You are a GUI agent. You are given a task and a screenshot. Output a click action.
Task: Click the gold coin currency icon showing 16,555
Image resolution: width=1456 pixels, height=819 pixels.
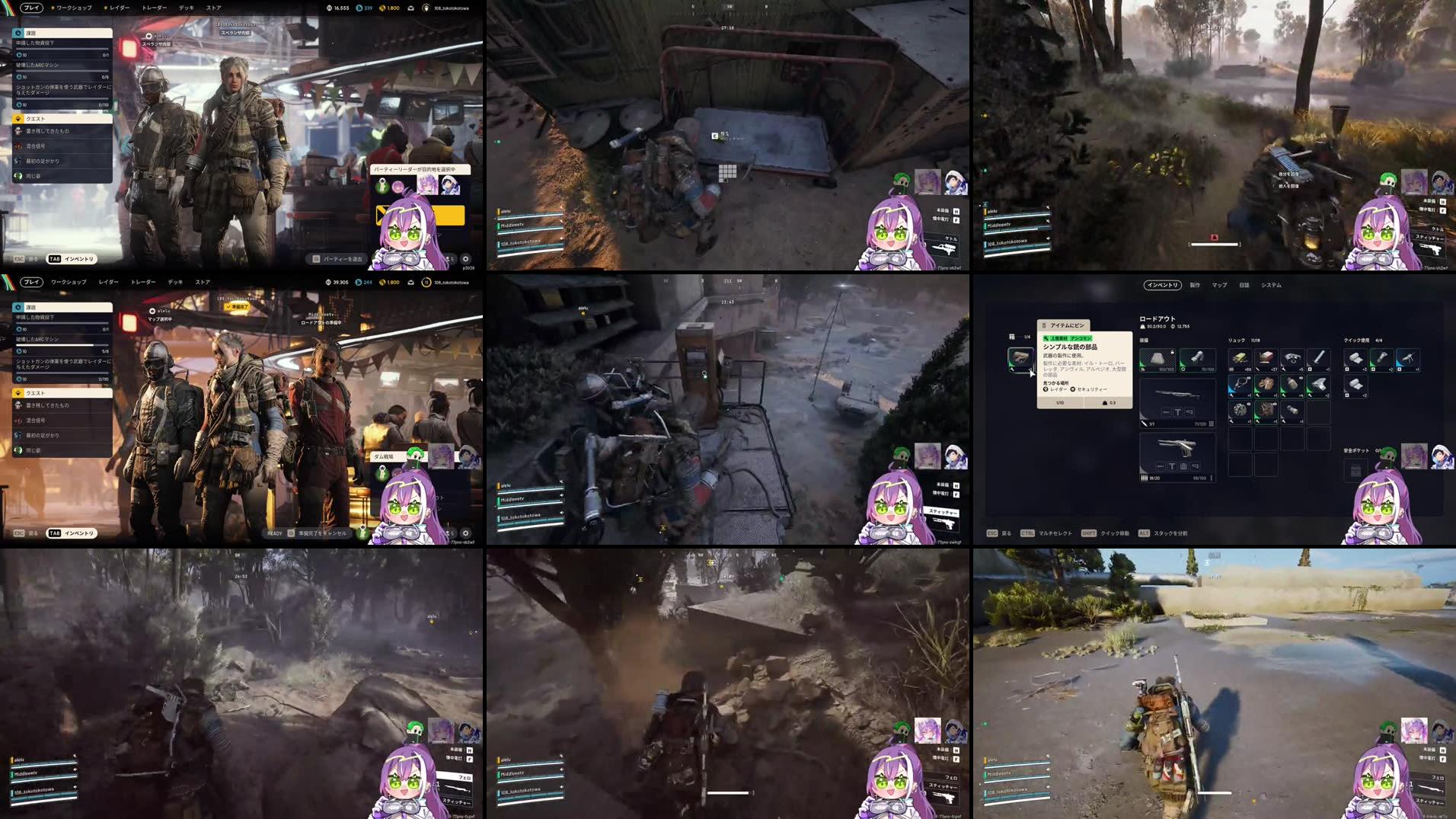[329, 8]
